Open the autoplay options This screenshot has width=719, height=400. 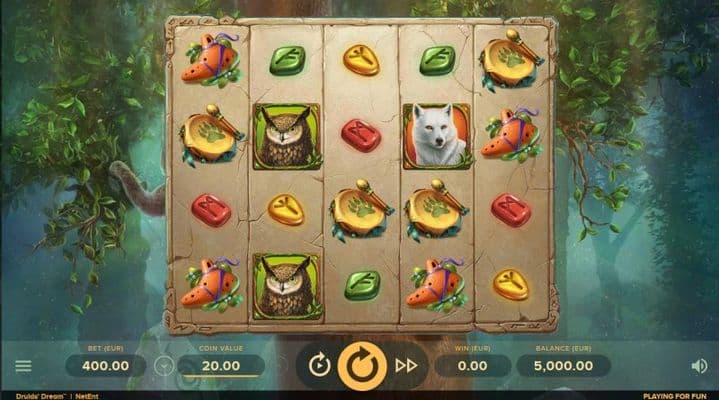coord(319,366)
